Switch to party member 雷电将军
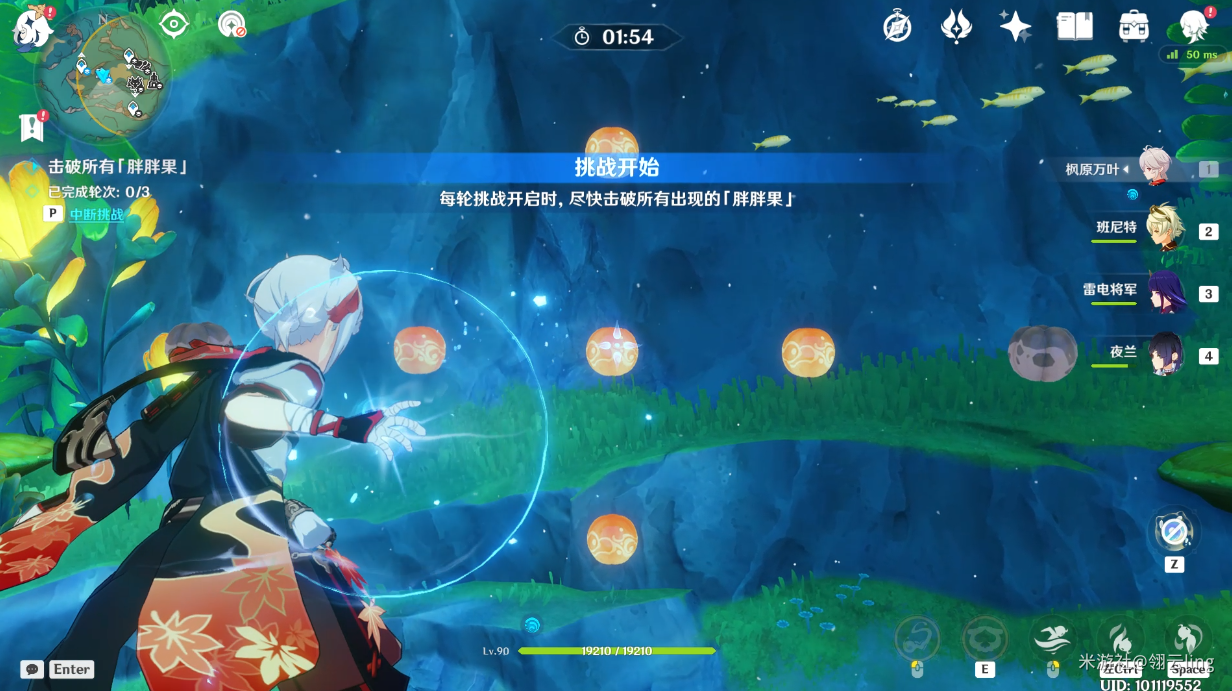 point(1165,292)
